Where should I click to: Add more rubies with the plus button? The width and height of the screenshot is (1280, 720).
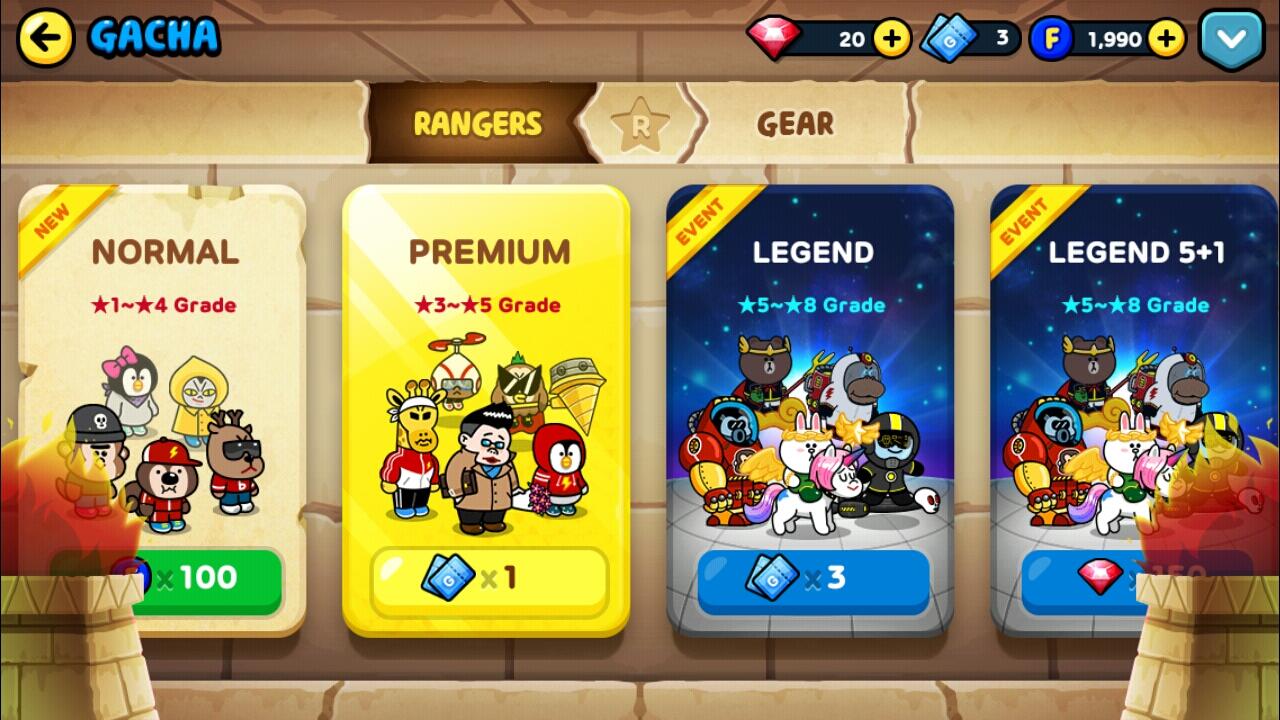tap(891, 39)
